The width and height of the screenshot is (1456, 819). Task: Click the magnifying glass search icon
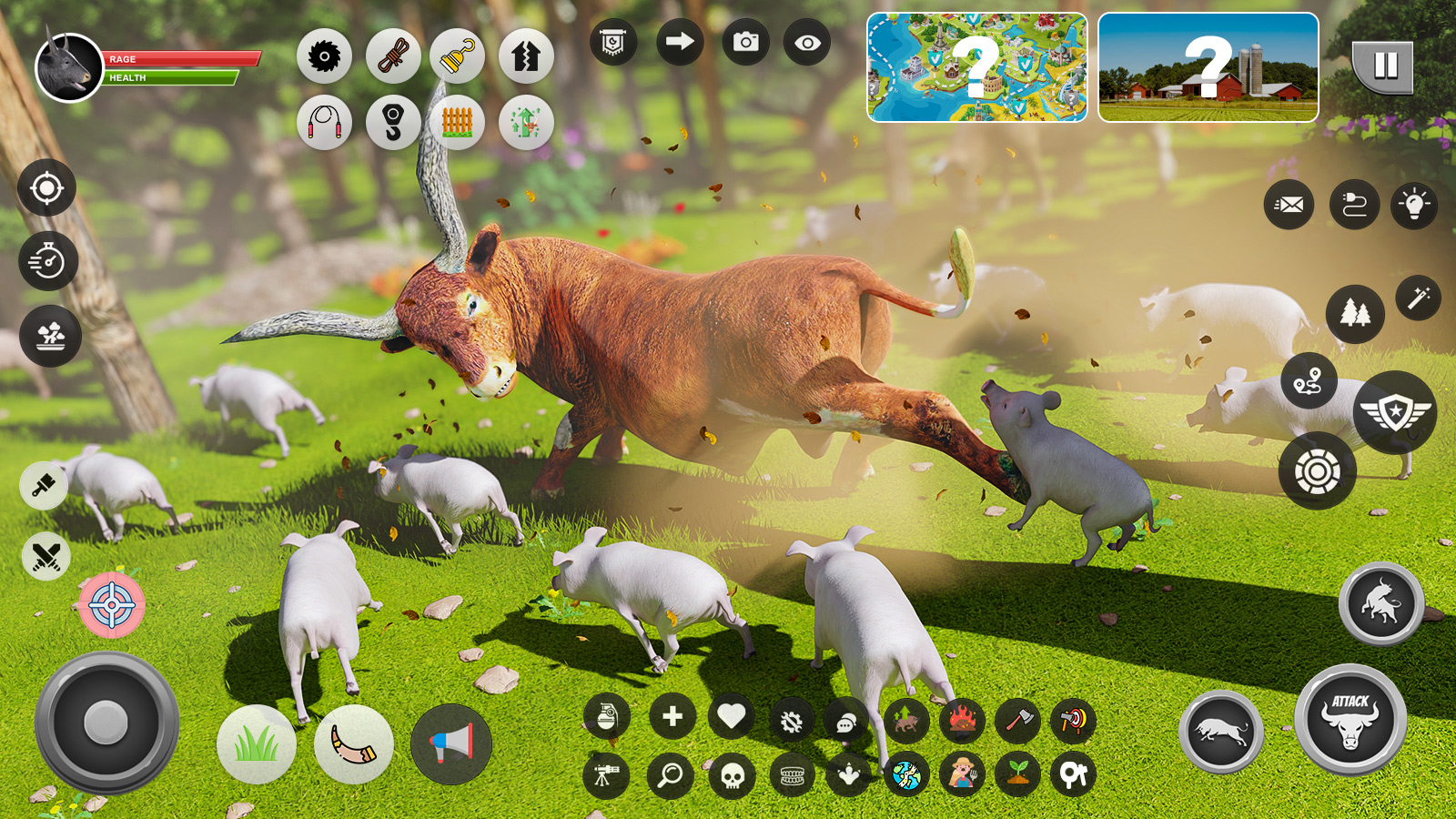670,775
